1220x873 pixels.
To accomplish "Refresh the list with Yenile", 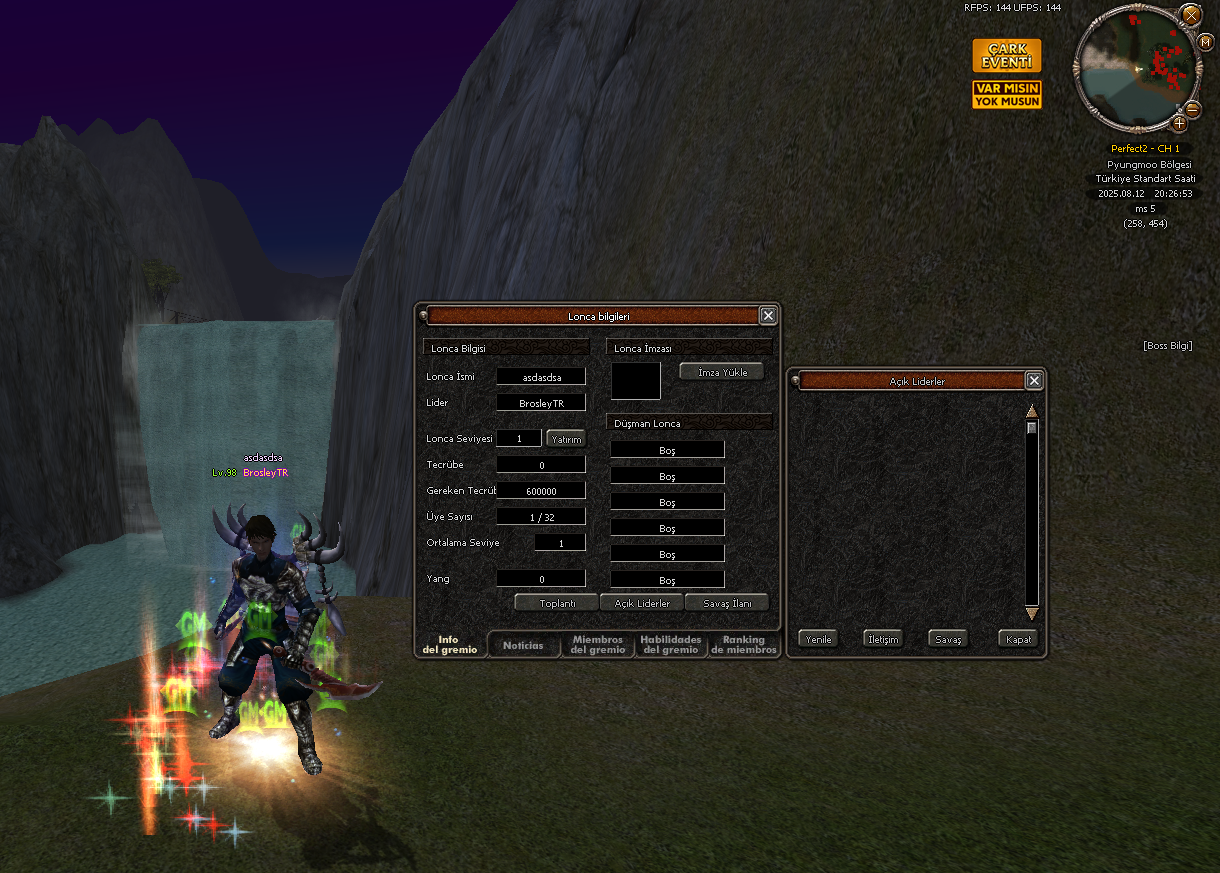I will 818,639.
